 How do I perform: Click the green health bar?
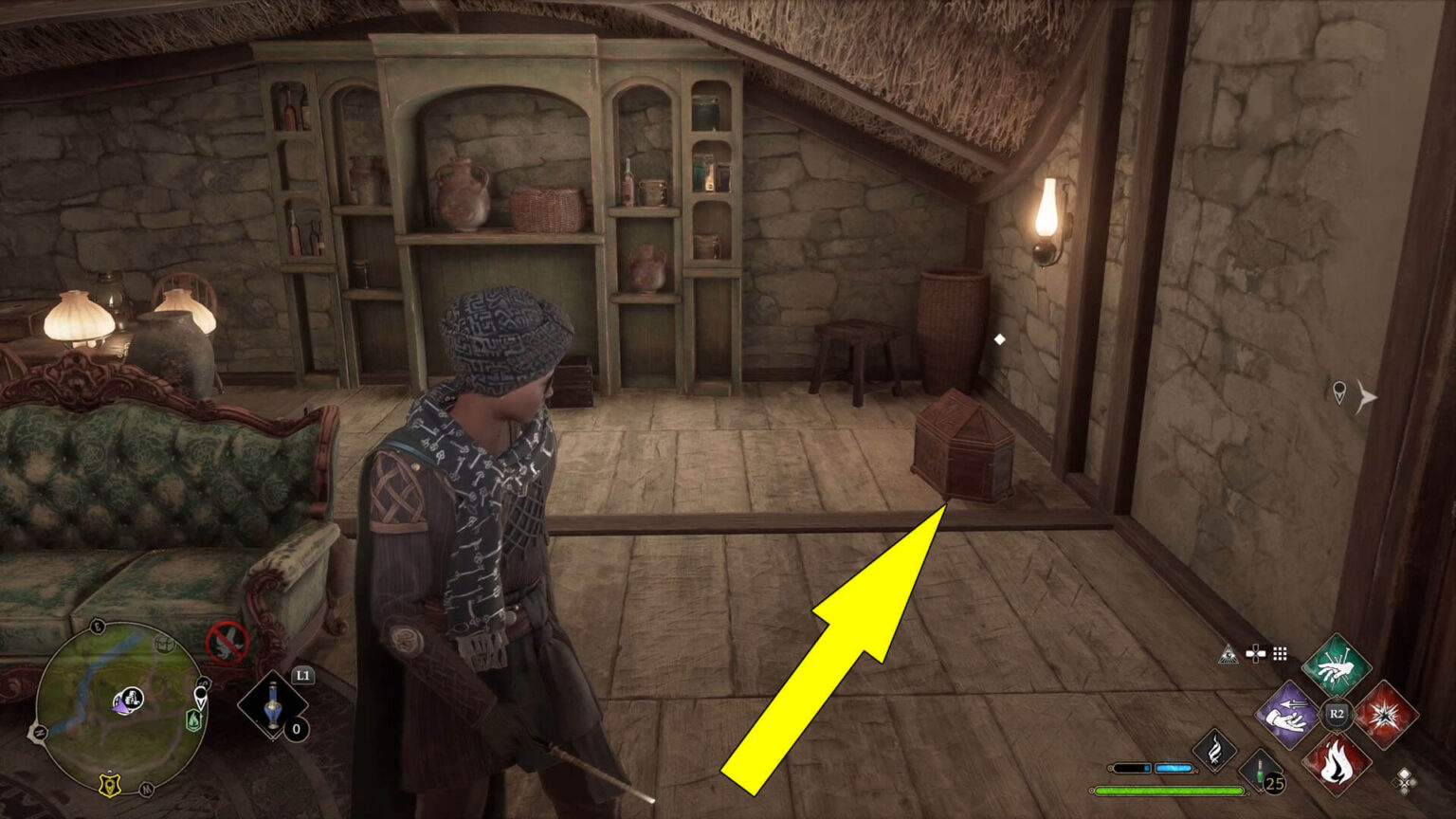pyautogui.click(x=1169, y=790)
